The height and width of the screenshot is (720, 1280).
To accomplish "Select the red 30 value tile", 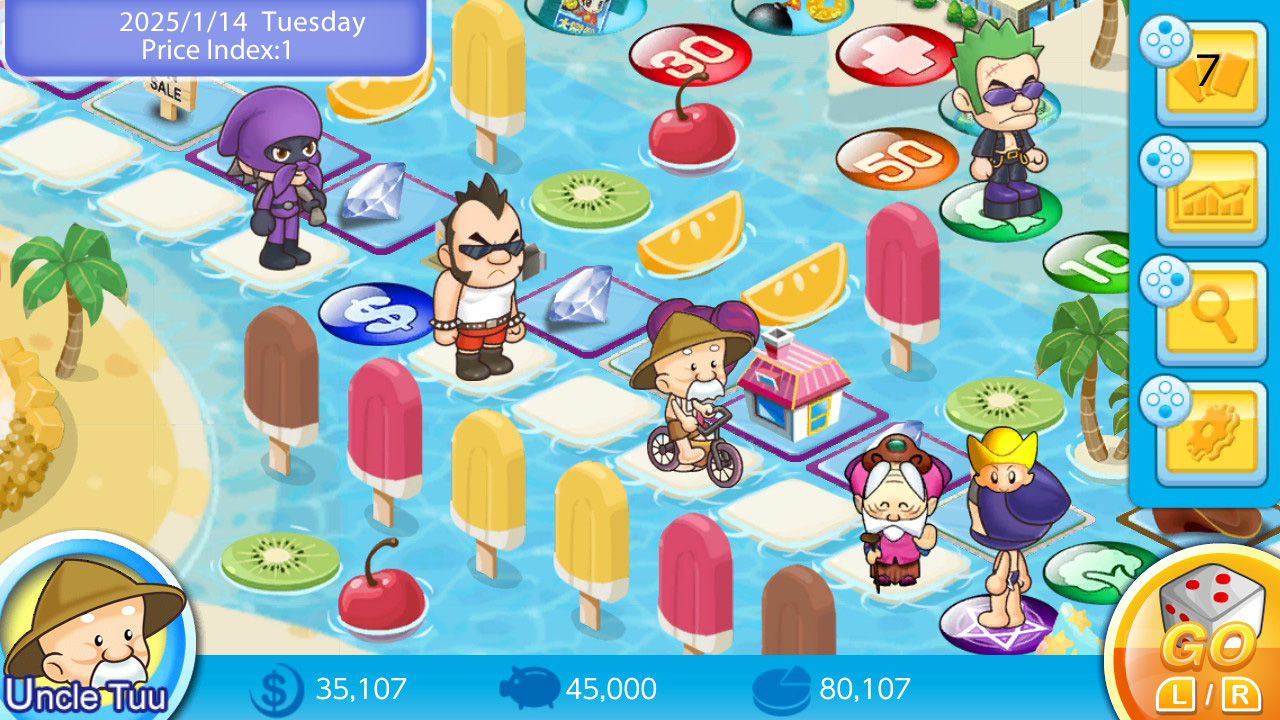I will pyautogui.click(x=688, y=55).
